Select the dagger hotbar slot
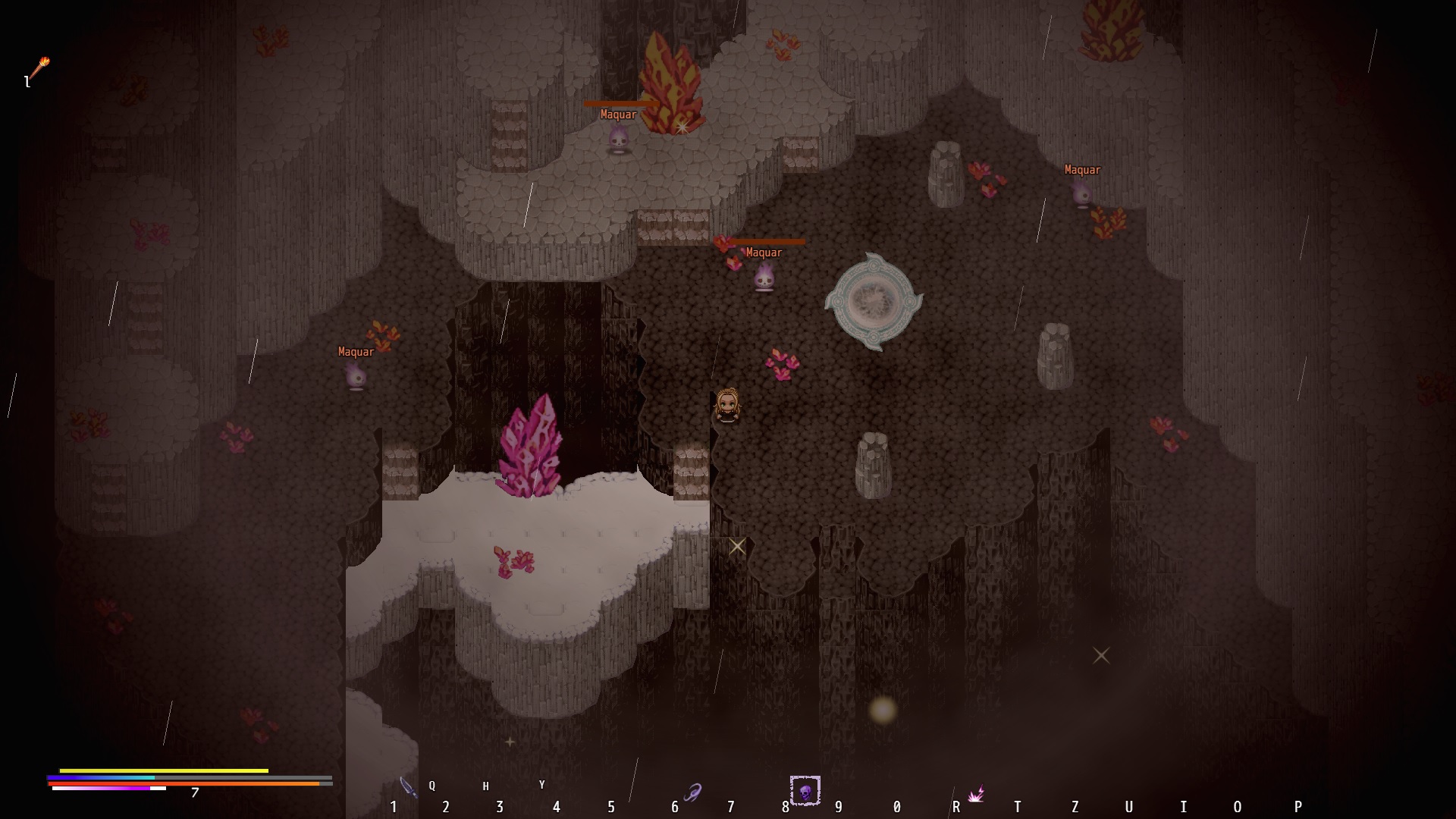The image size is (1456, 819). tap(408, 788)
